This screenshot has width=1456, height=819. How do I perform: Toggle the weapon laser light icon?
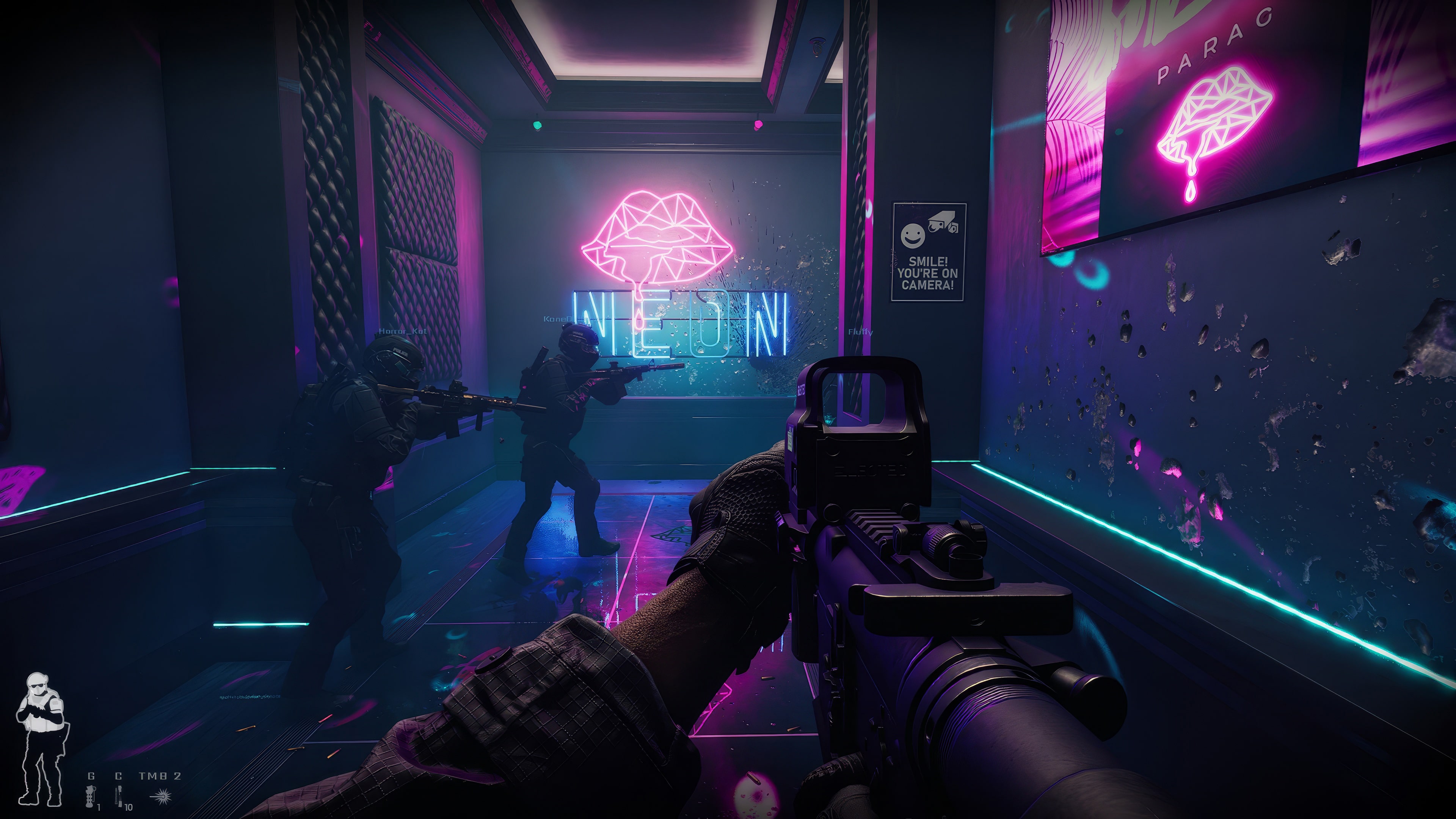point(160,796)
